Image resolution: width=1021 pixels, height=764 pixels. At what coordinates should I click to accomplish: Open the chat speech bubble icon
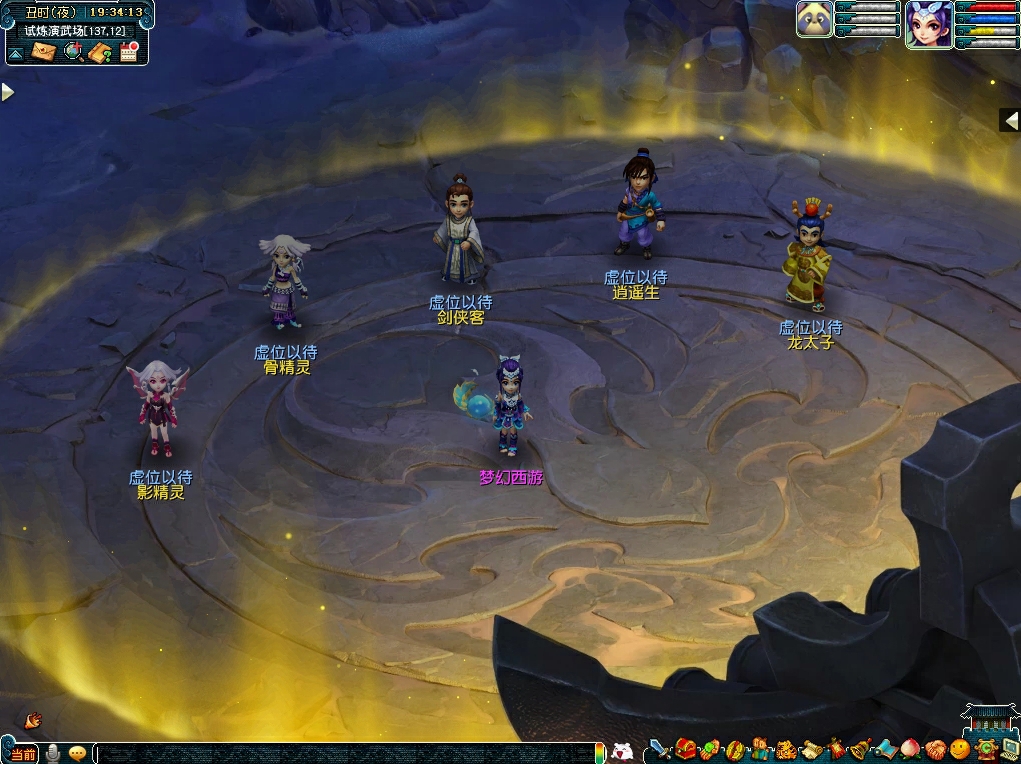pyautogui.click(x=77, y=753)
